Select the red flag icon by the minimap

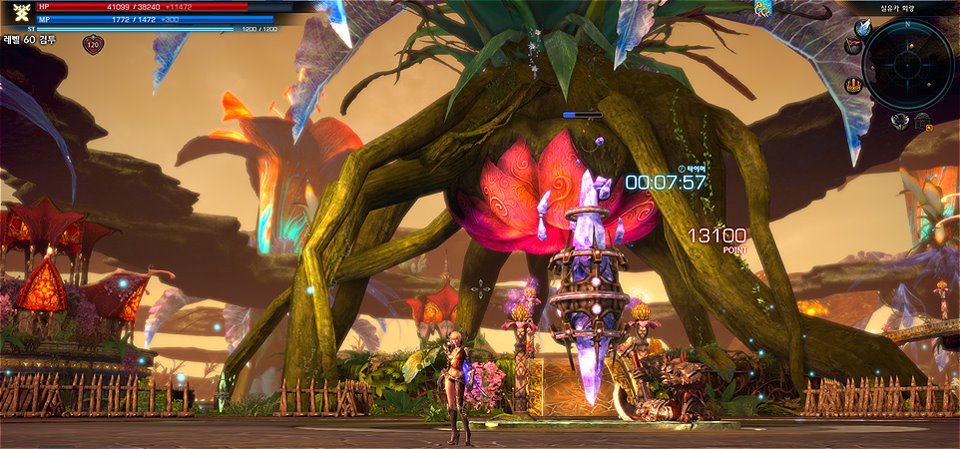tap(852, 46)
